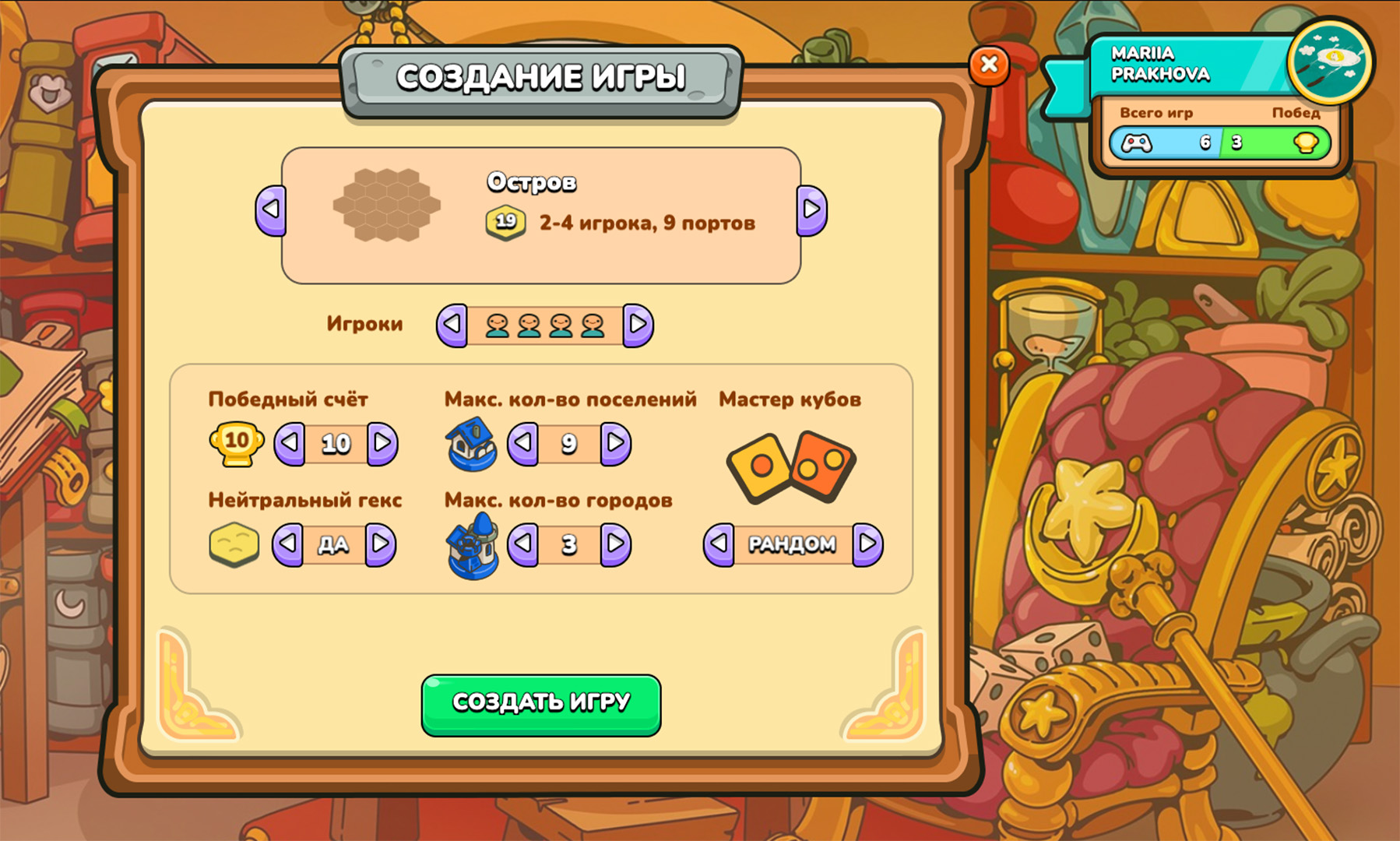Switch to the next map after Остров
The image size is (1400, 841).
point(811,209)
